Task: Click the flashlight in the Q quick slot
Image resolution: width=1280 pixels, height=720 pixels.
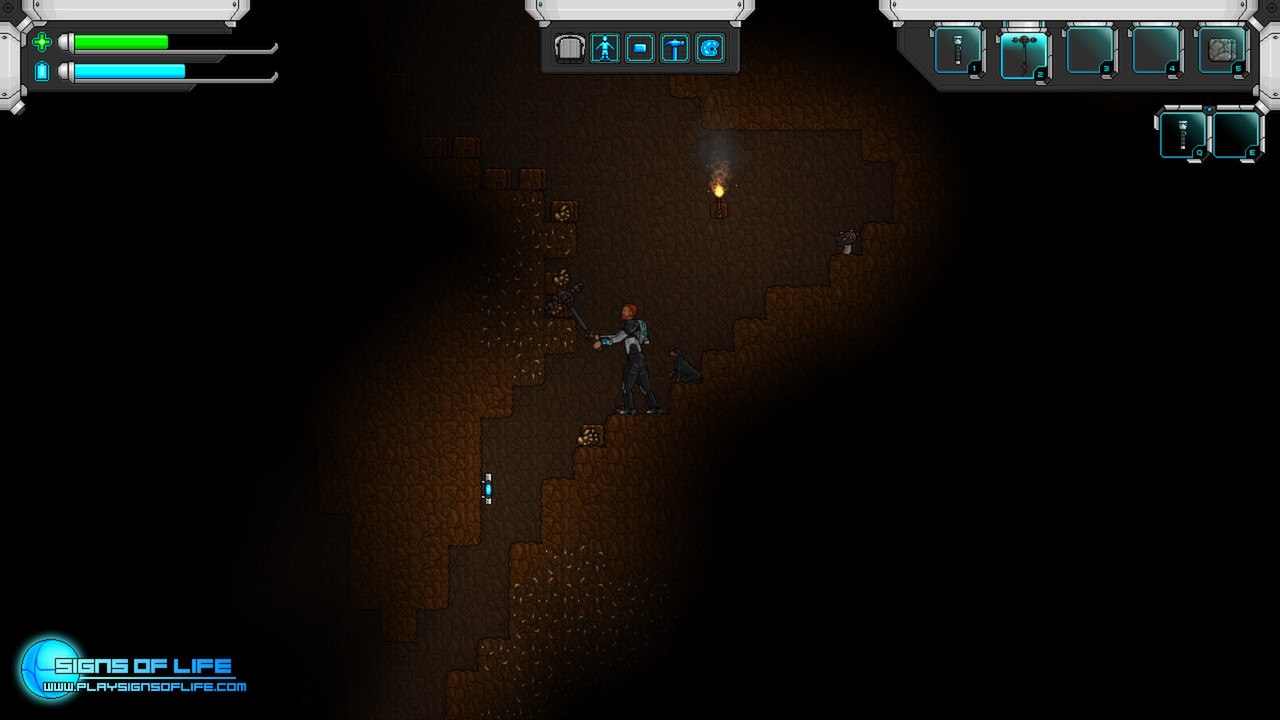Action: point(1183,134)
